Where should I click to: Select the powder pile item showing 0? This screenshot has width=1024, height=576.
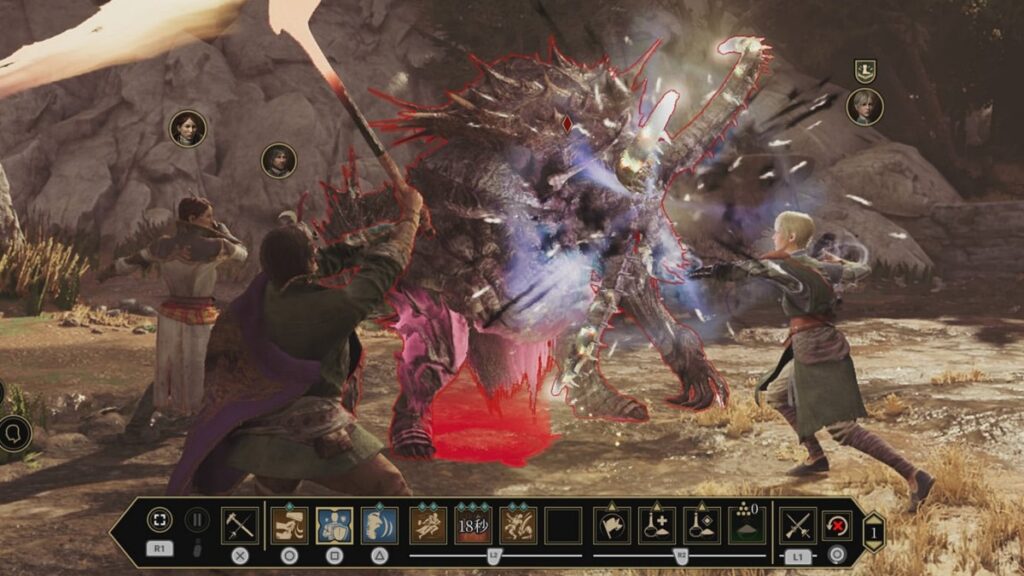pyautogui.click(x=746, y=525)
